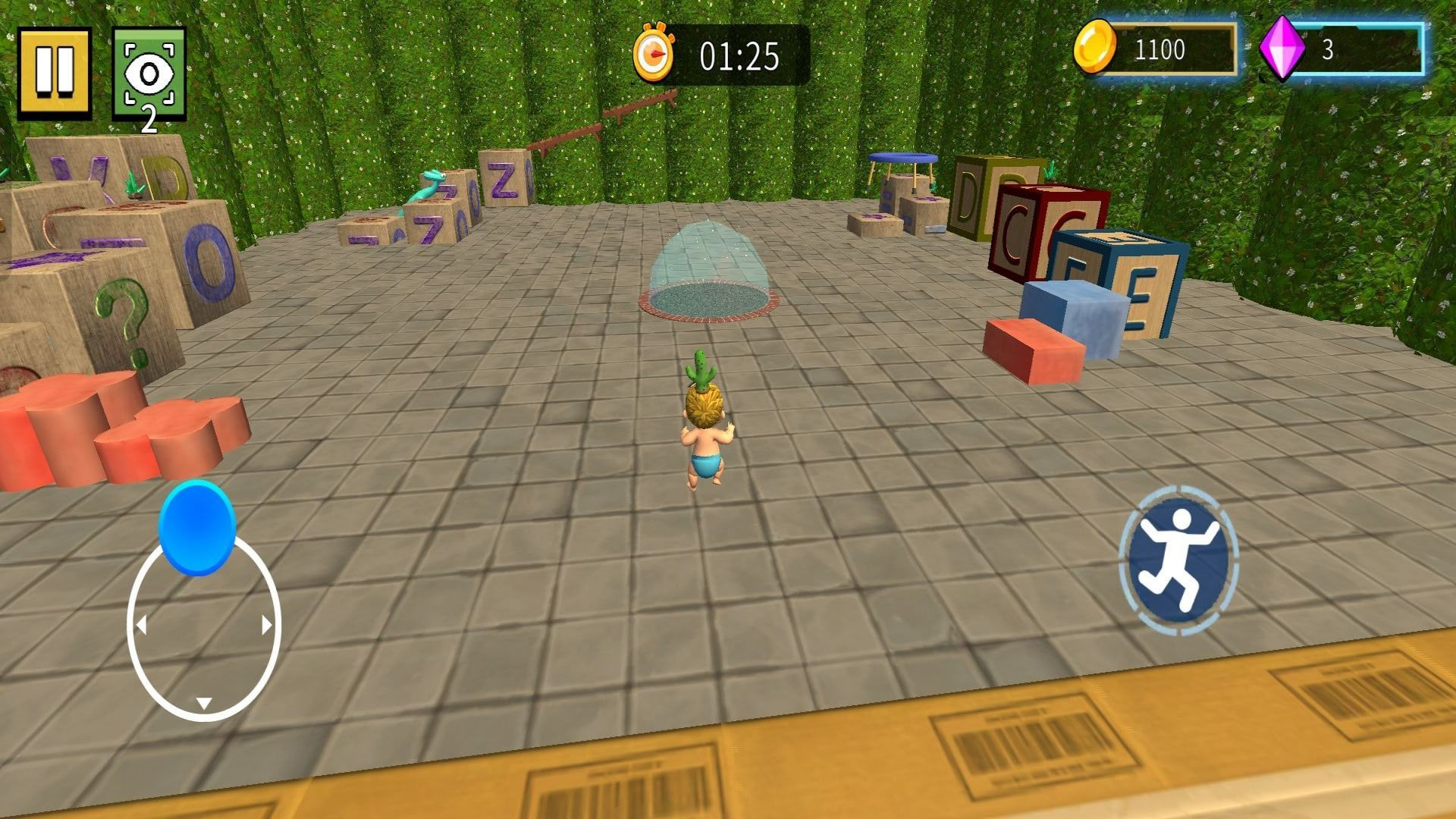Tap the joystick's down arrow

tap(203, 703)
